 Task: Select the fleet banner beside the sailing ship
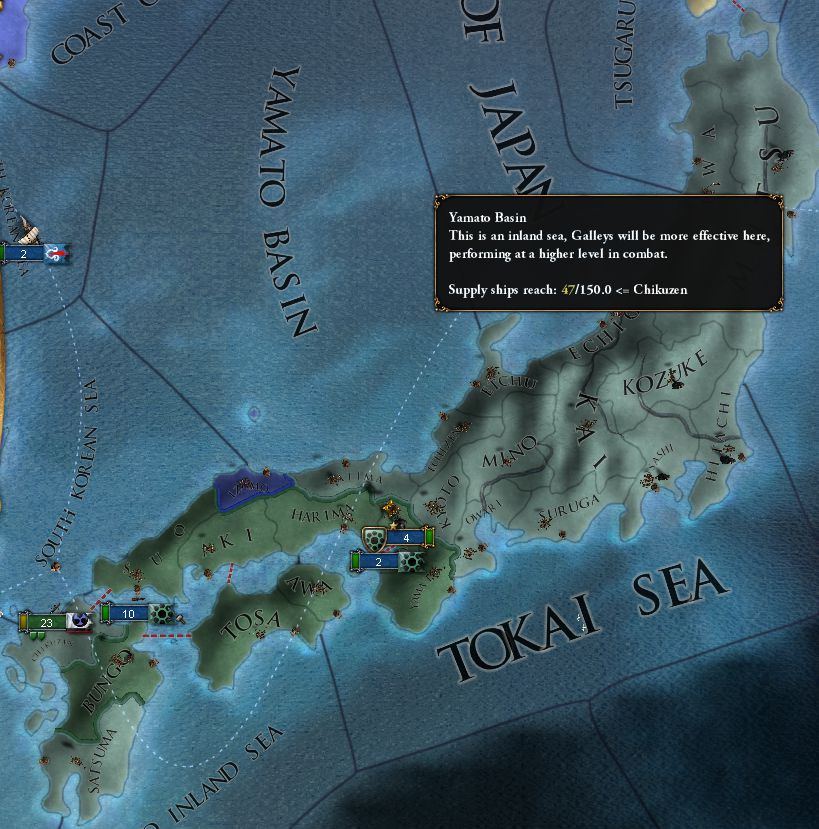[30, 254]
